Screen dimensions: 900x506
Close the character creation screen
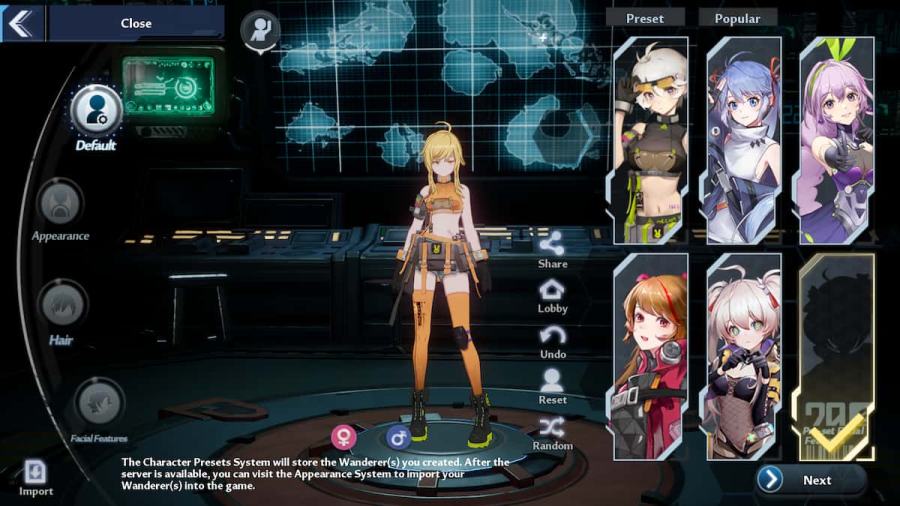click(135, 23)
